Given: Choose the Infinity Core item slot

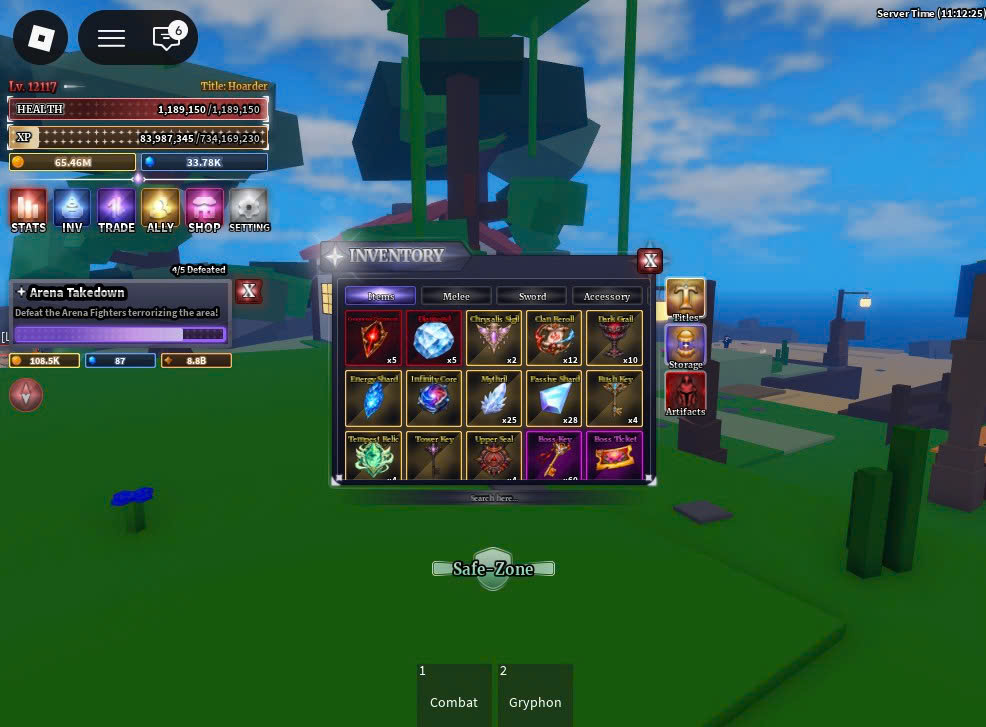Looking at the screenshot, I should [434, 399].
